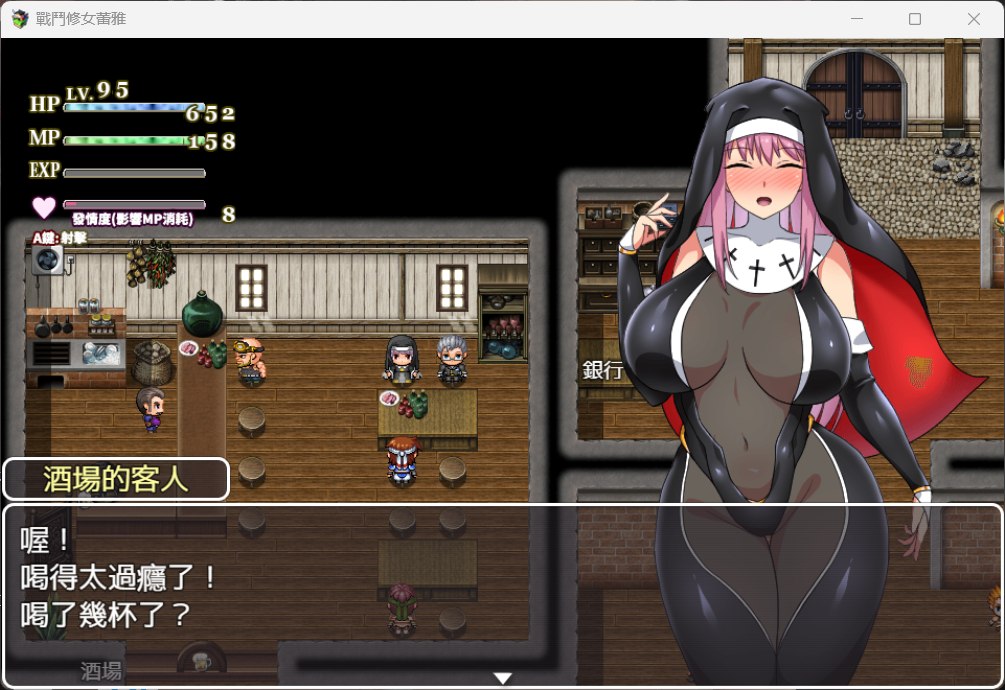Minimize the game window
This screenshot has width=1005, height=690.
click(x=856, y=19)
